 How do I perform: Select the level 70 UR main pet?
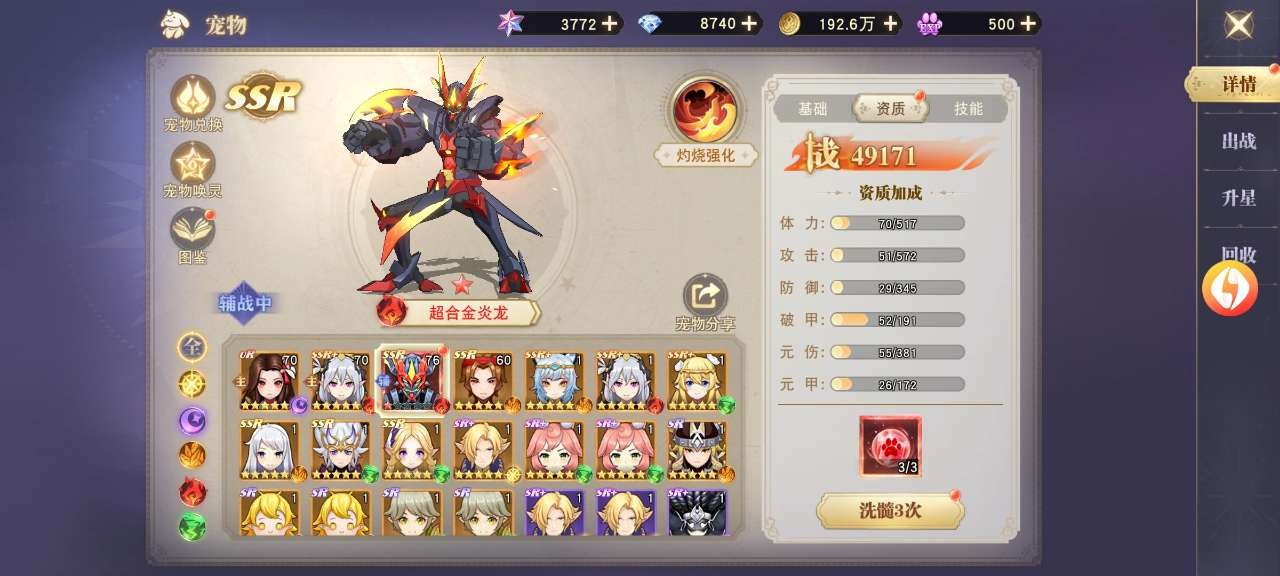pos(270,381)
